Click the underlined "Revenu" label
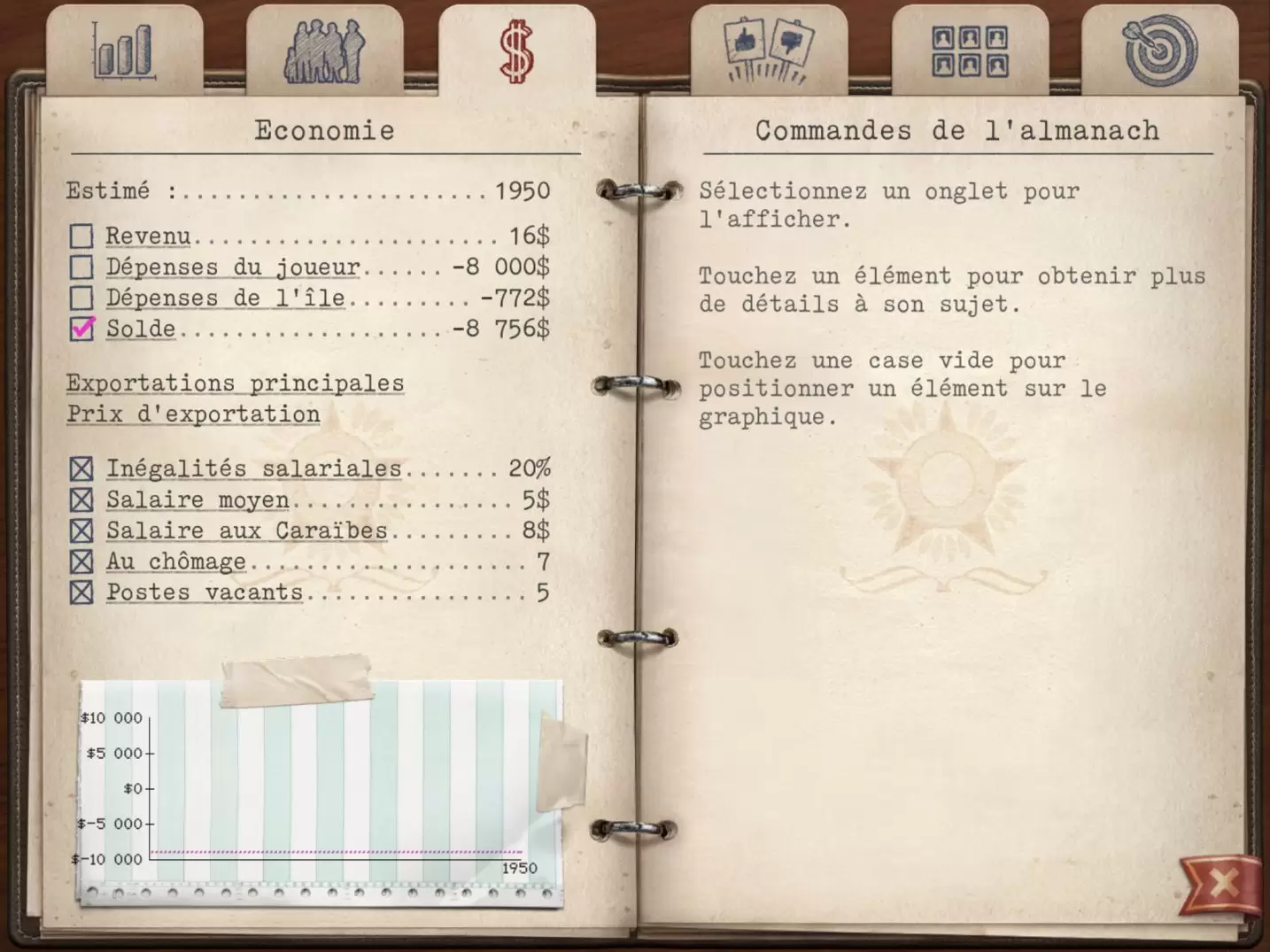The height and width of the screenshot is (952, 1270). 147,236
